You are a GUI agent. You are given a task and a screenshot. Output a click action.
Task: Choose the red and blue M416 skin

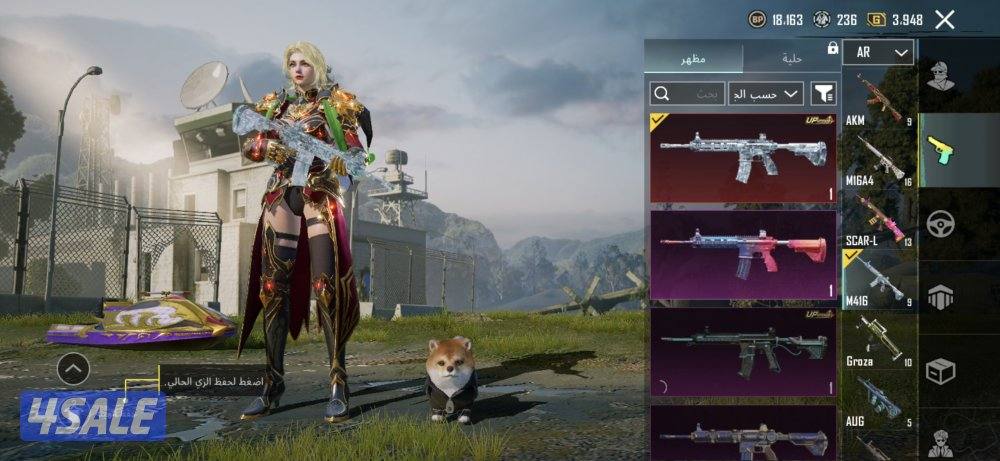point(743,254)
